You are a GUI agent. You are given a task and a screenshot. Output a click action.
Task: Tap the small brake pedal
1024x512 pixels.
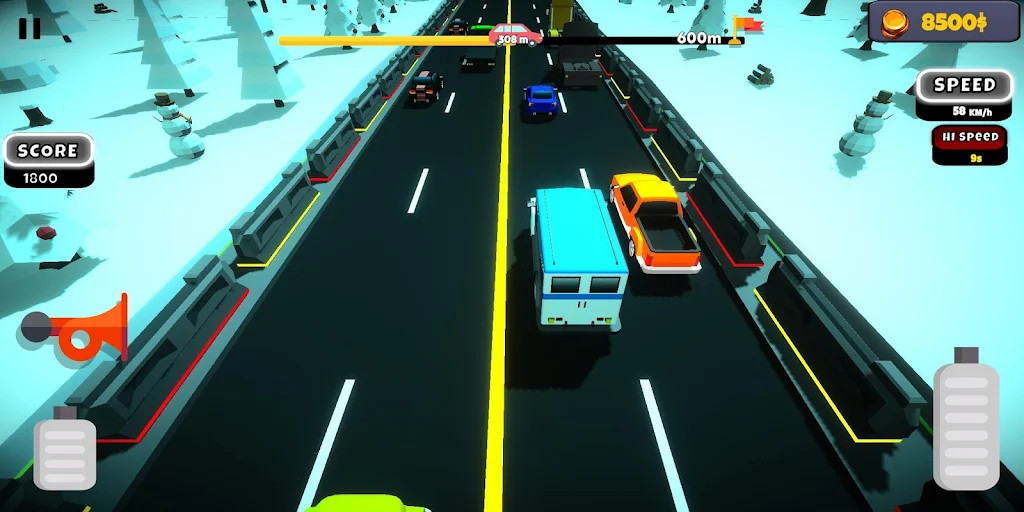(x=65, y=452)
